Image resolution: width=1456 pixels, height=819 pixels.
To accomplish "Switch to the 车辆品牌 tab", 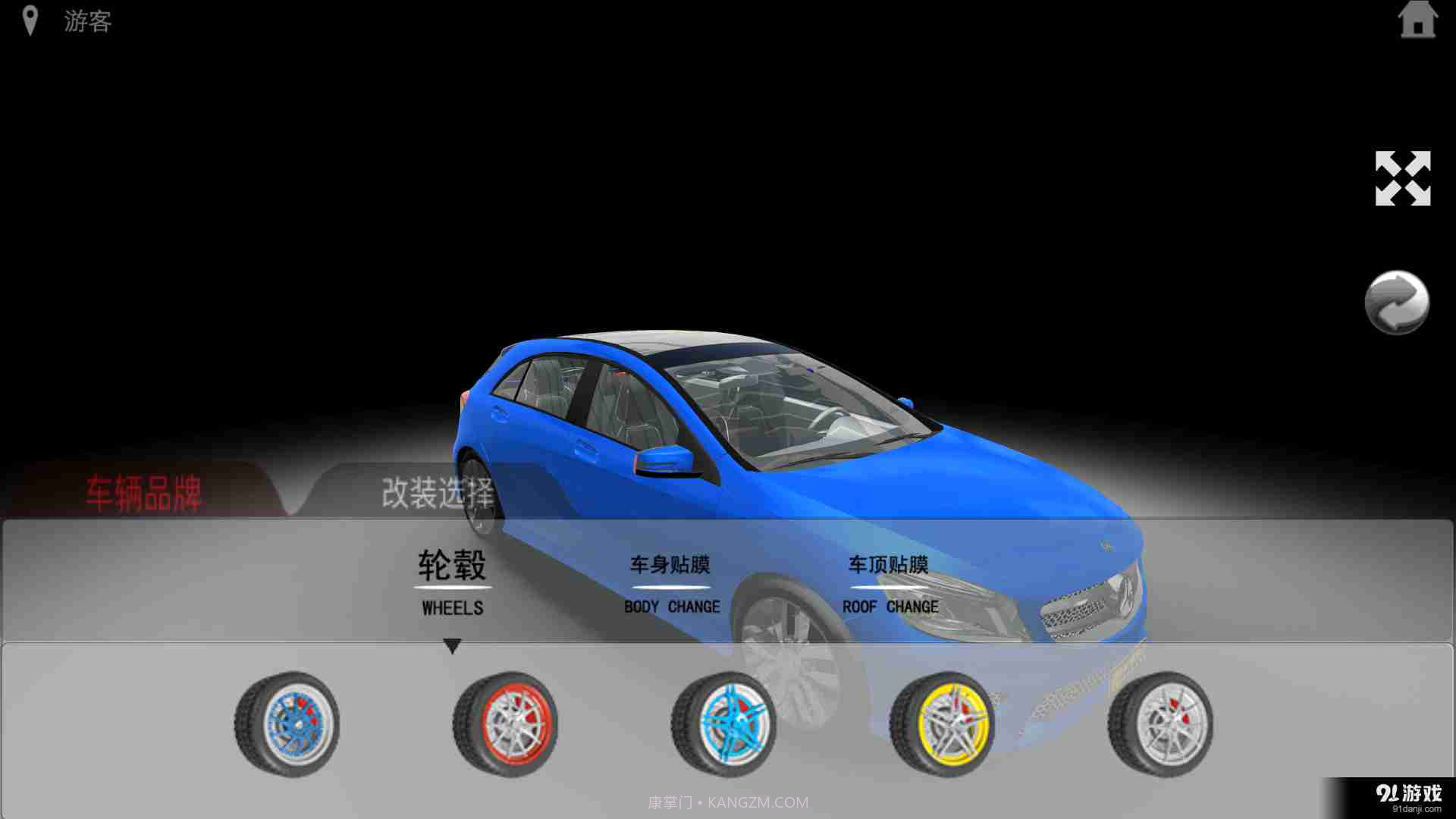I will coord(143,494).
